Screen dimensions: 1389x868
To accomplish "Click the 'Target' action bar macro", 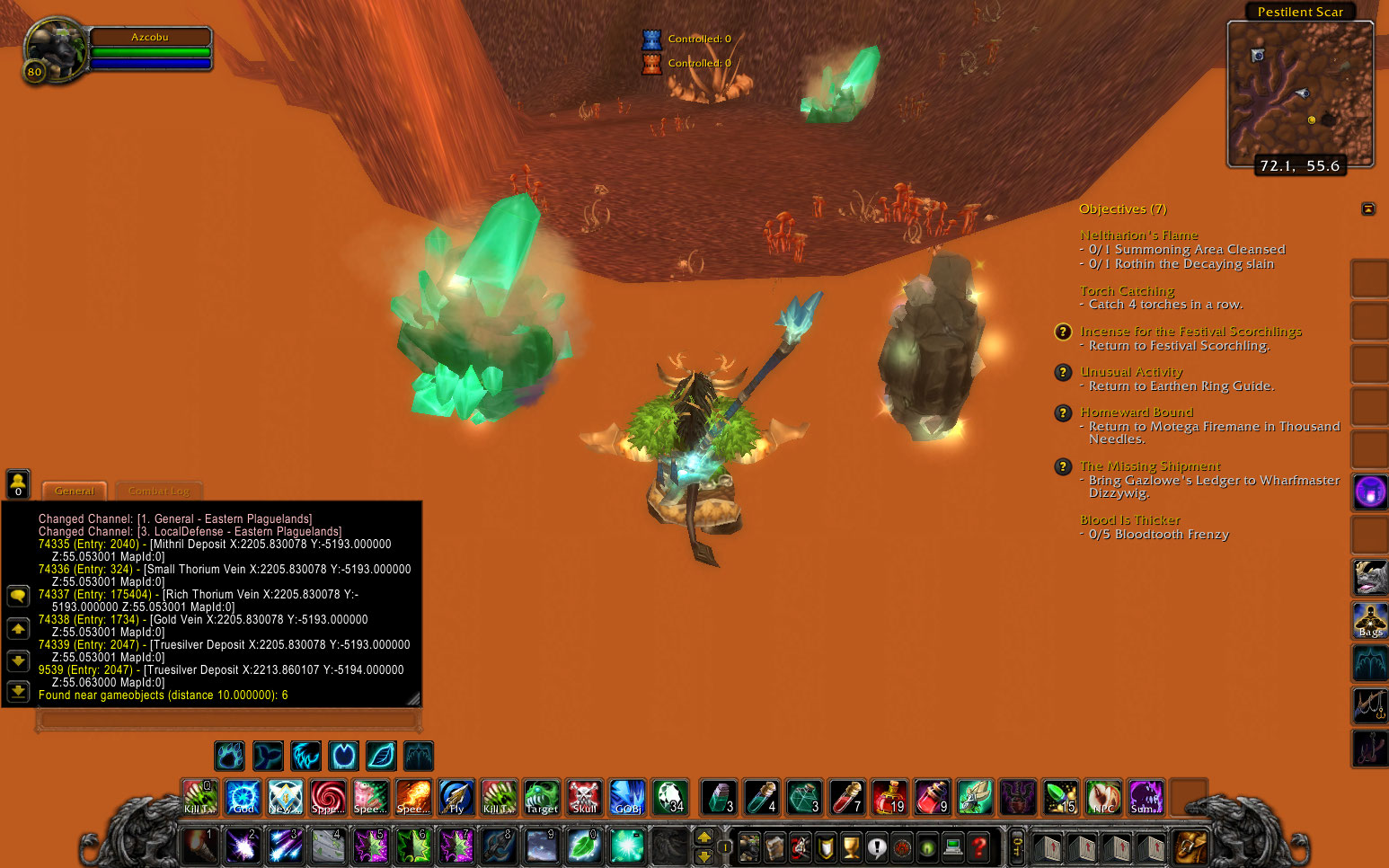I will pyautogui.click(x=541, y=796).
